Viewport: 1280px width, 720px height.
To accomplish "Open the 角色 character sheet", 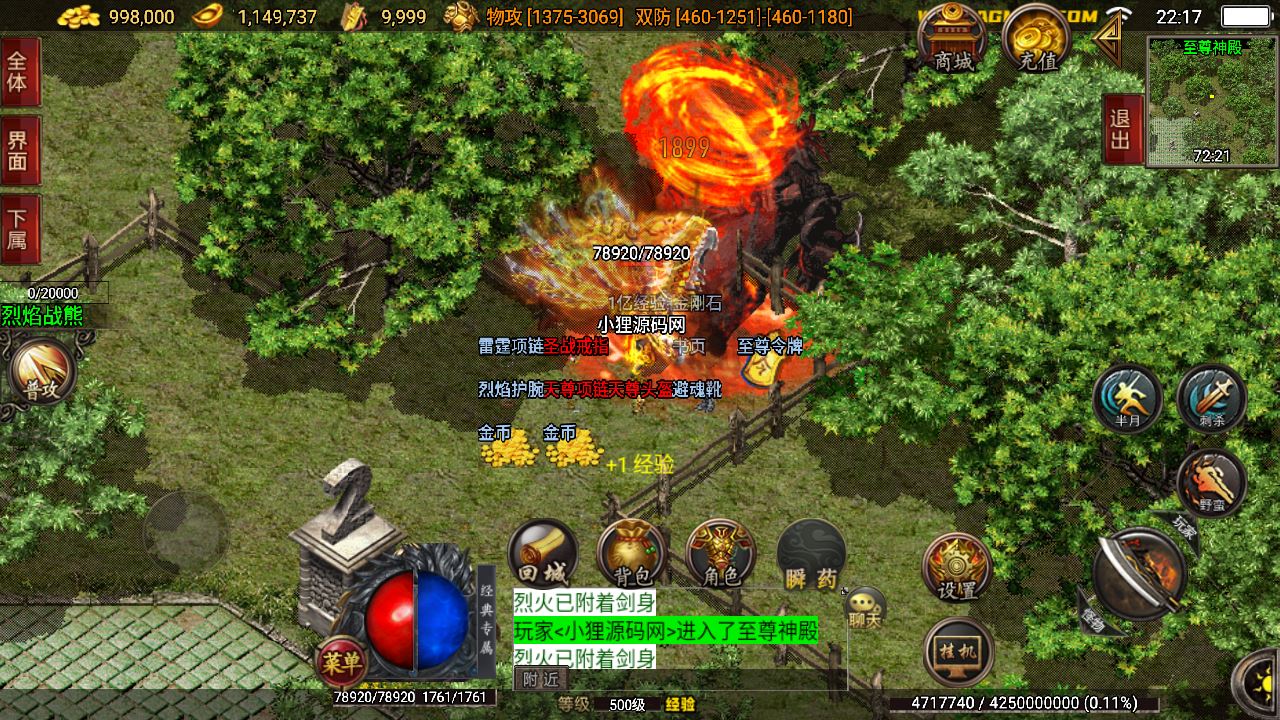I will pyautogui.click(x=721, y=554).
